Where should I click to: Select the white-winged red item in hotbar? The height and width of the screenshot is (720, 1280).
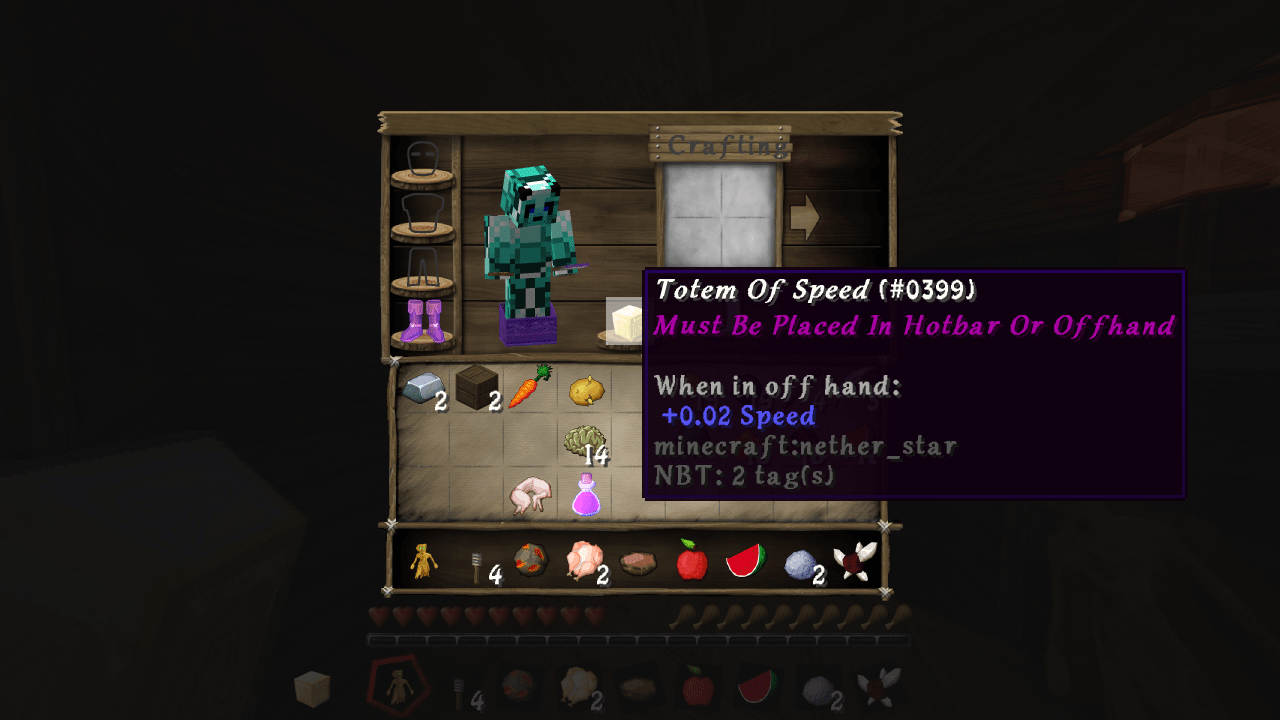coord(854,561)
